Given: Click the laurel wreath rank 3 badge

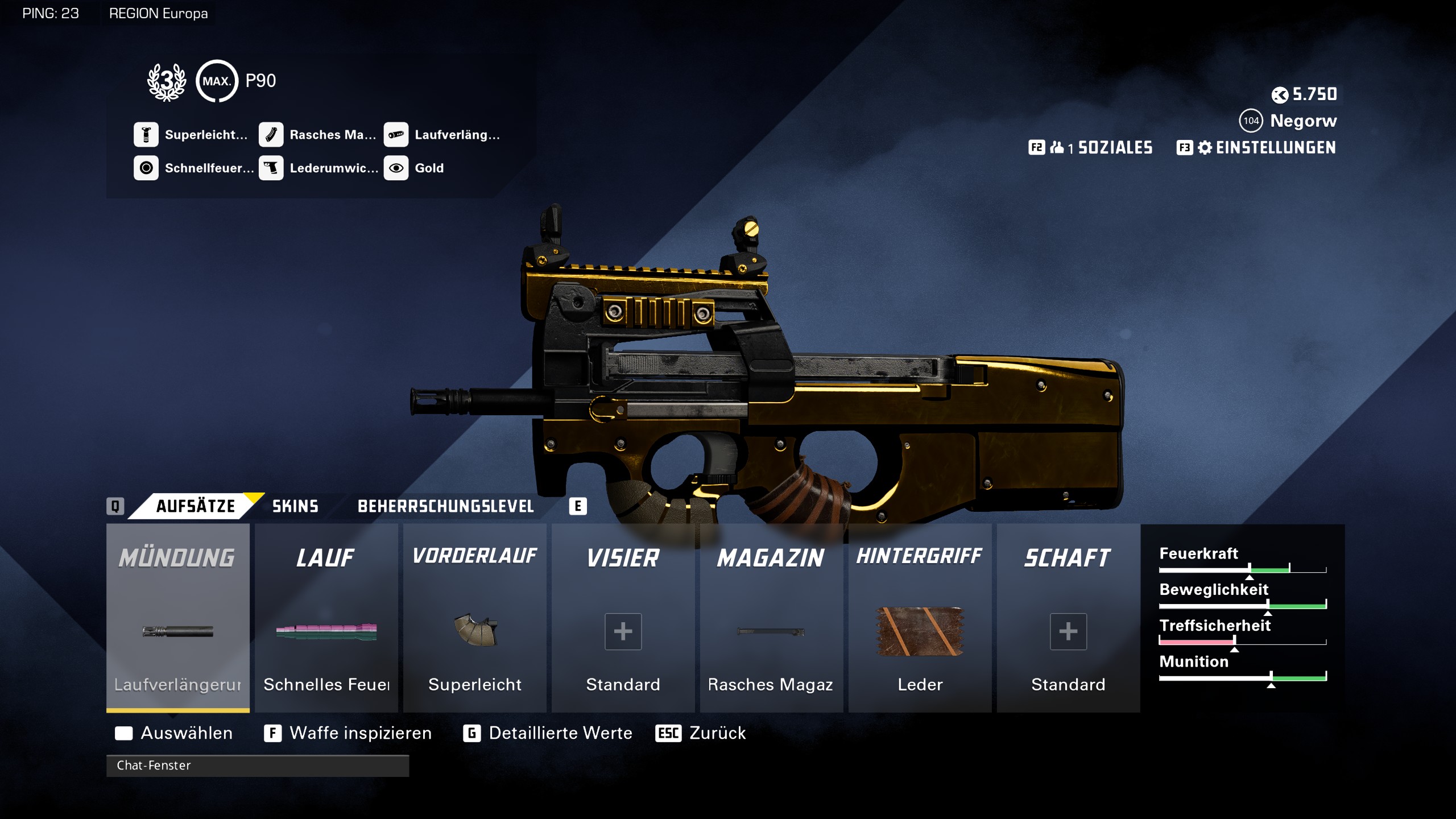Looking at the screenshot, I should coord(166,80).
